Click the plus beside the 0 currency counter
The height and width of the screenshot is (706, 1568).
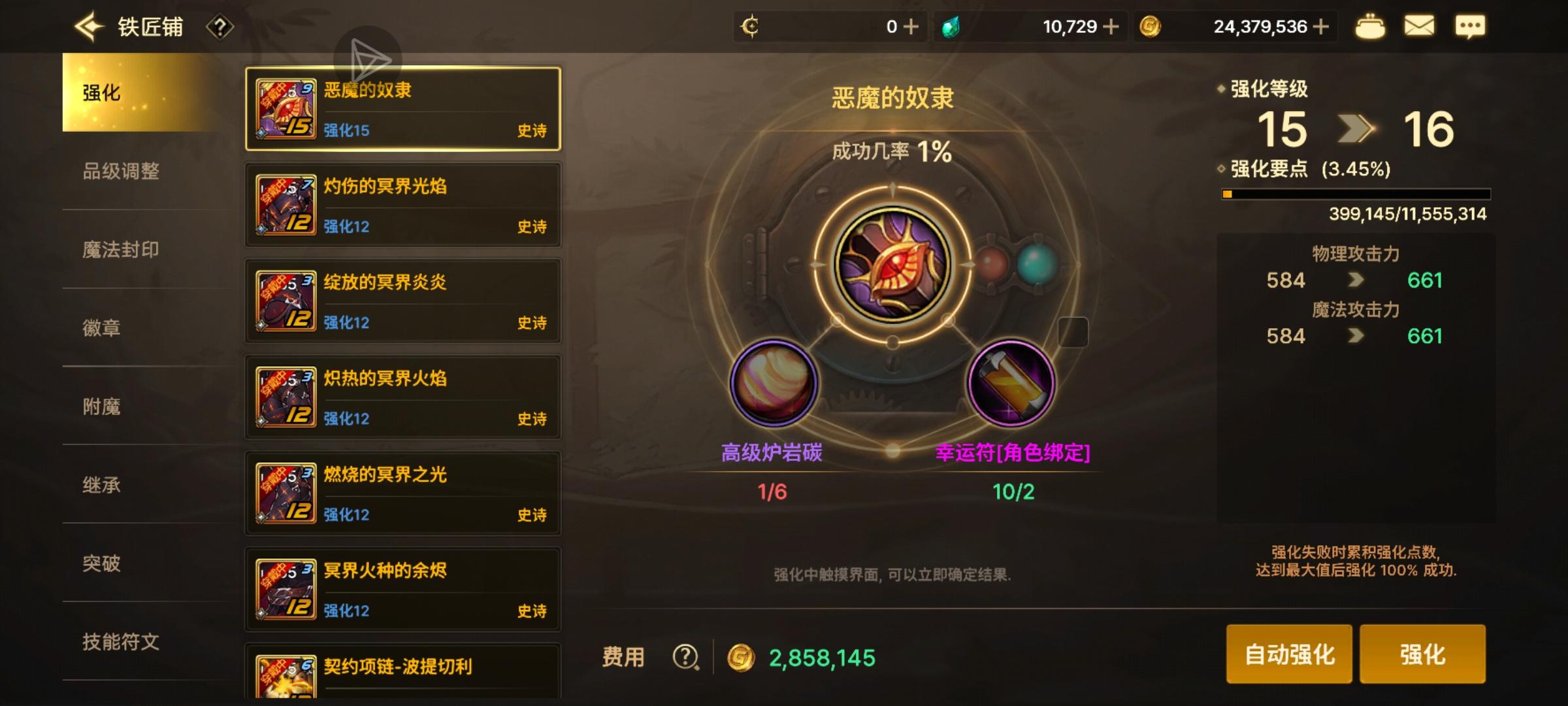pos(912,26)
